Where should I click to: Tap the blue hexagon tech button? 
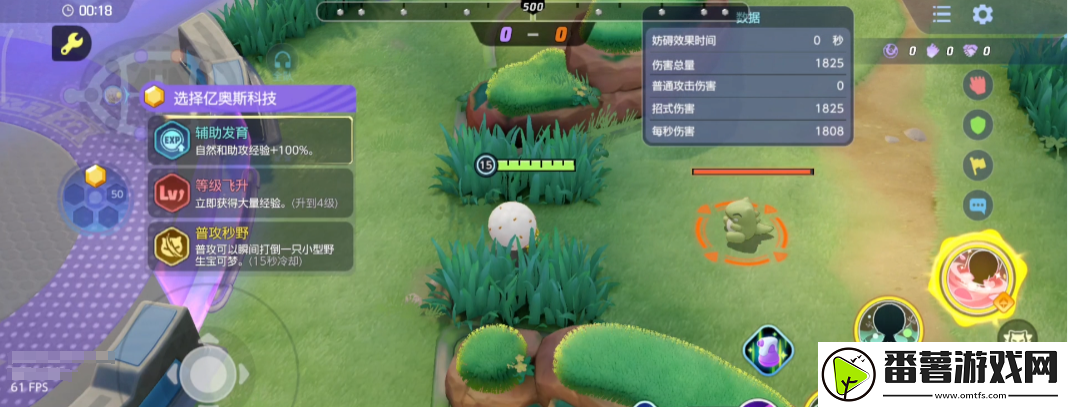pos(95,197)
